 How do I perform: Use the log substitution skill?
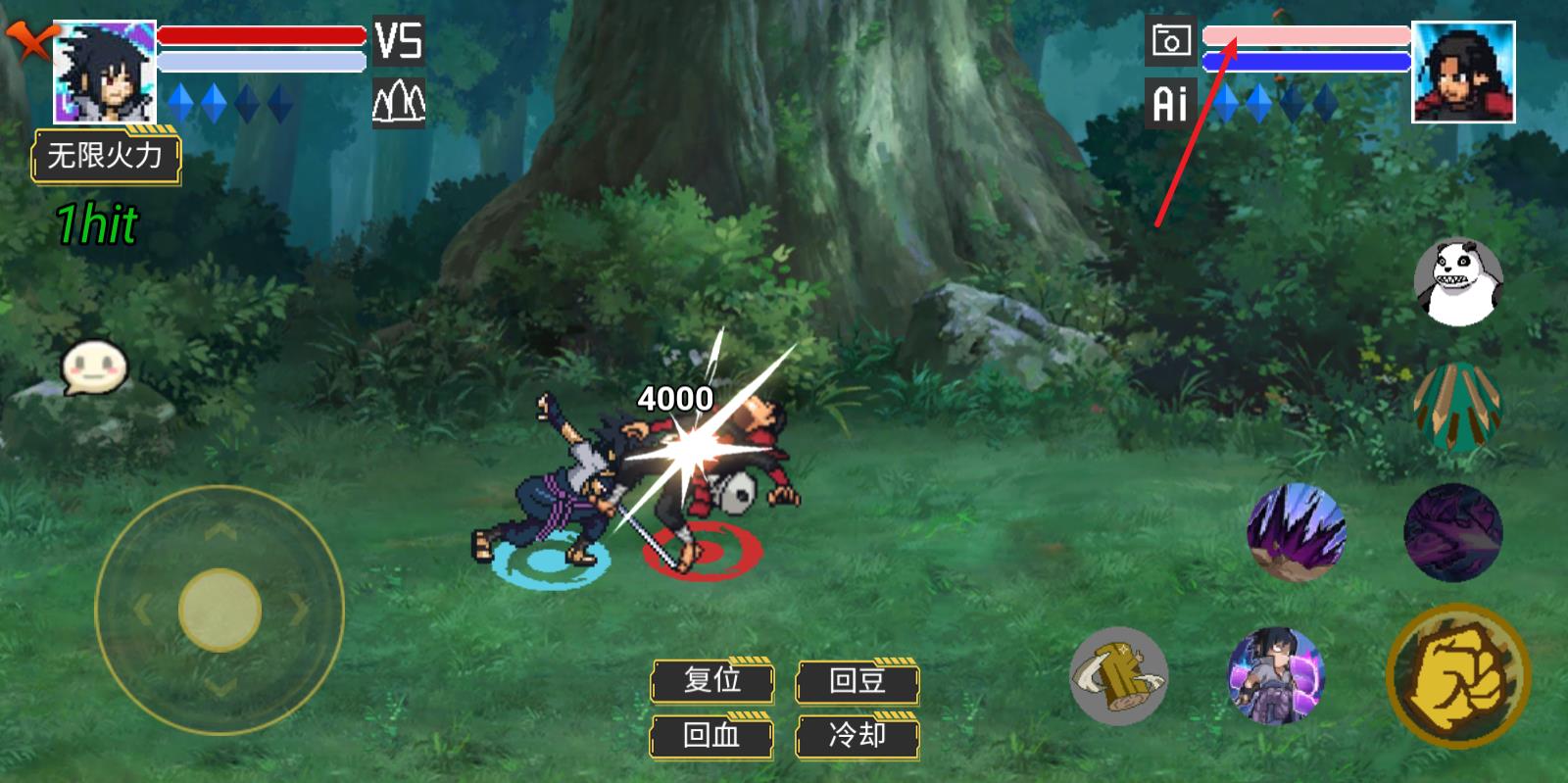[x=1119, y=676]
